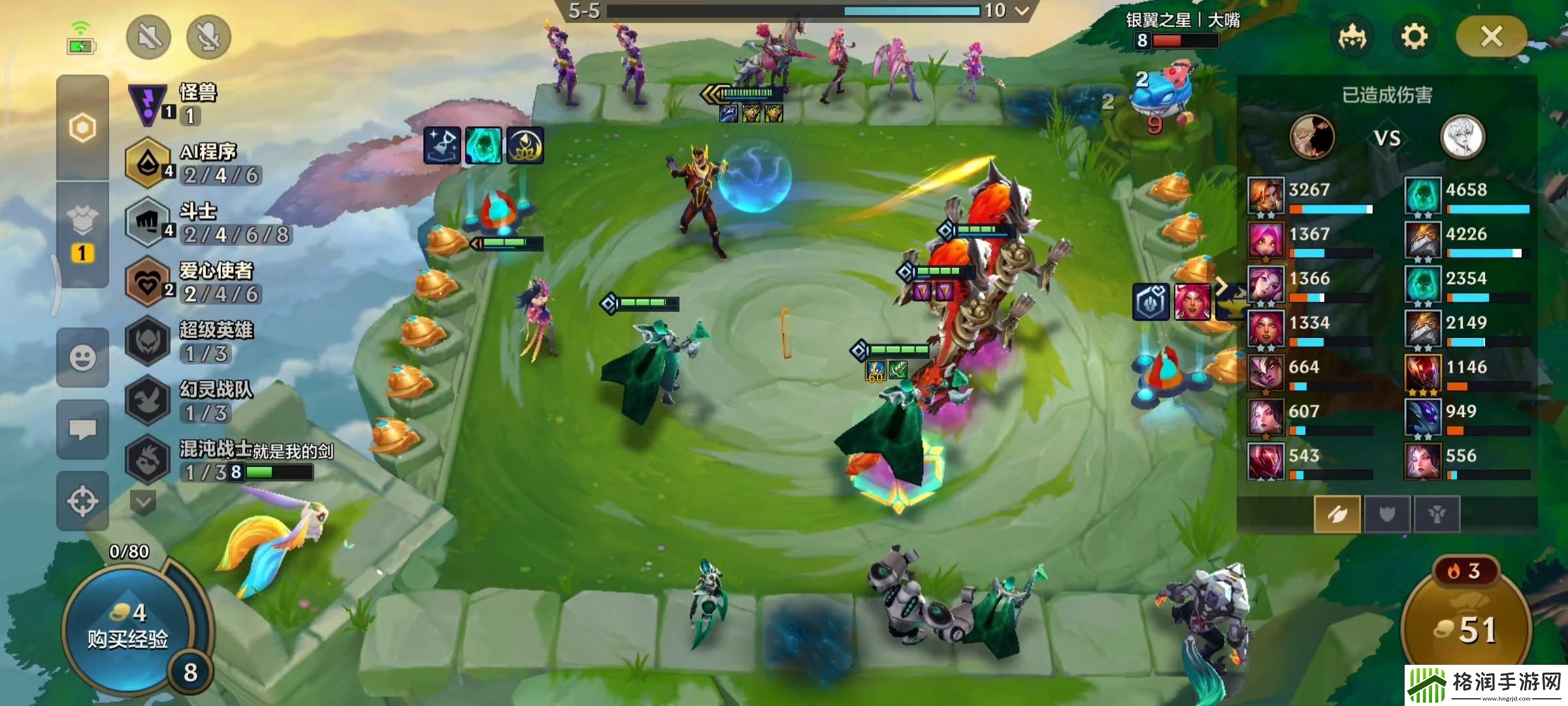
Task: Buy experience with the 购买经验 button
Action: click(129, 627)
